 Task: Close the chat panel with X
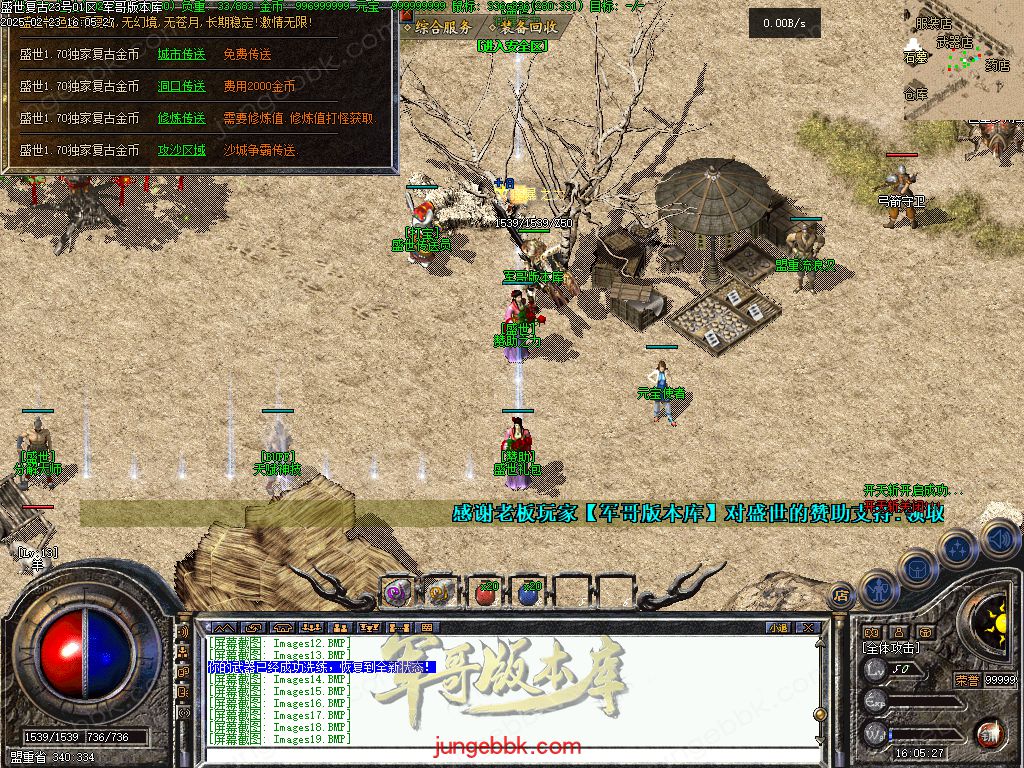pos(808,628)
